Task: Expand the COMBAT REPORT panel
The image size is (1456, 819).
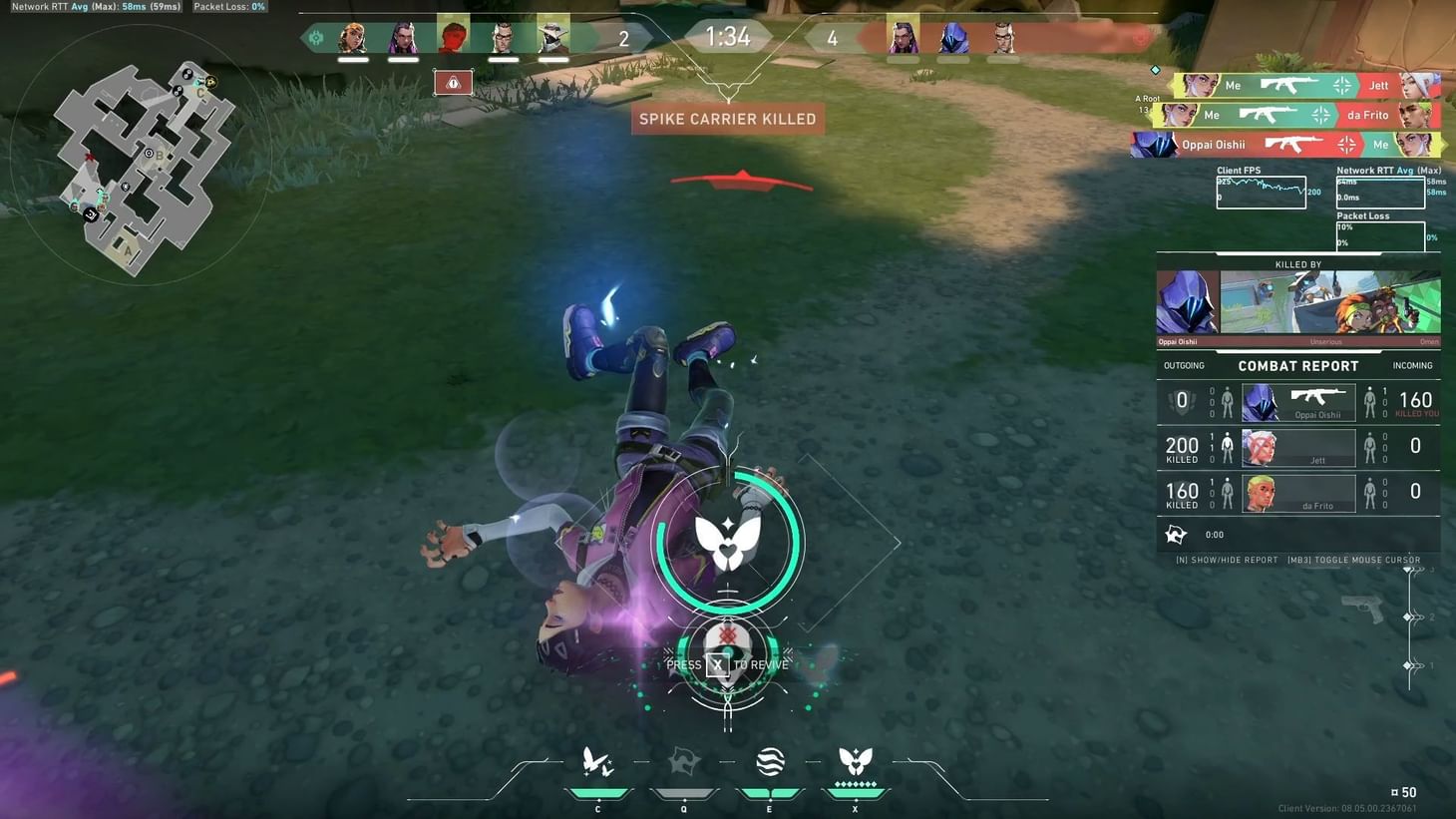Action: point(1298,365)
